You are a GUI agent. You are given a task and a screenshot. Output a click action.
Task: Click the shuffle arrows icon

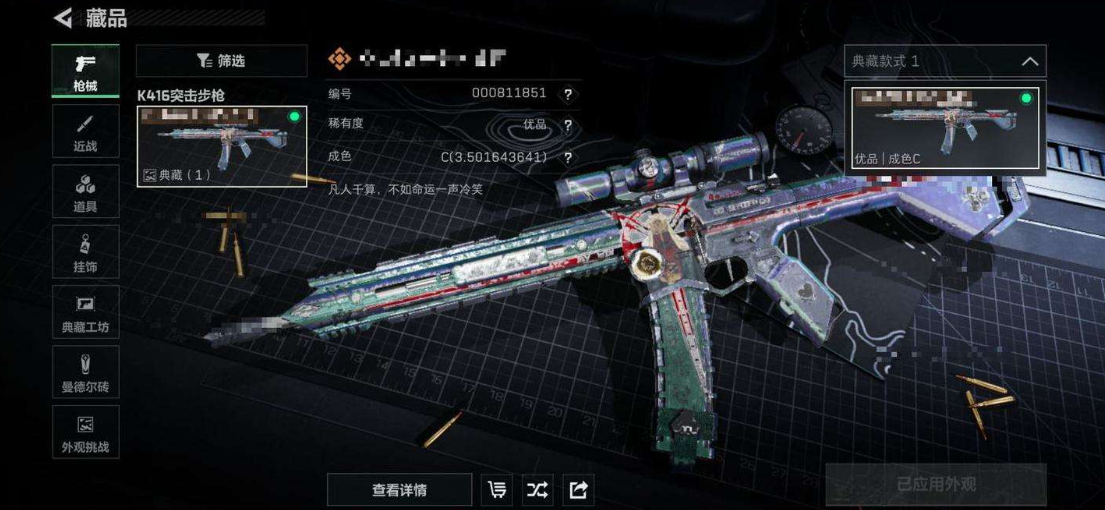(x=537, y=489)
